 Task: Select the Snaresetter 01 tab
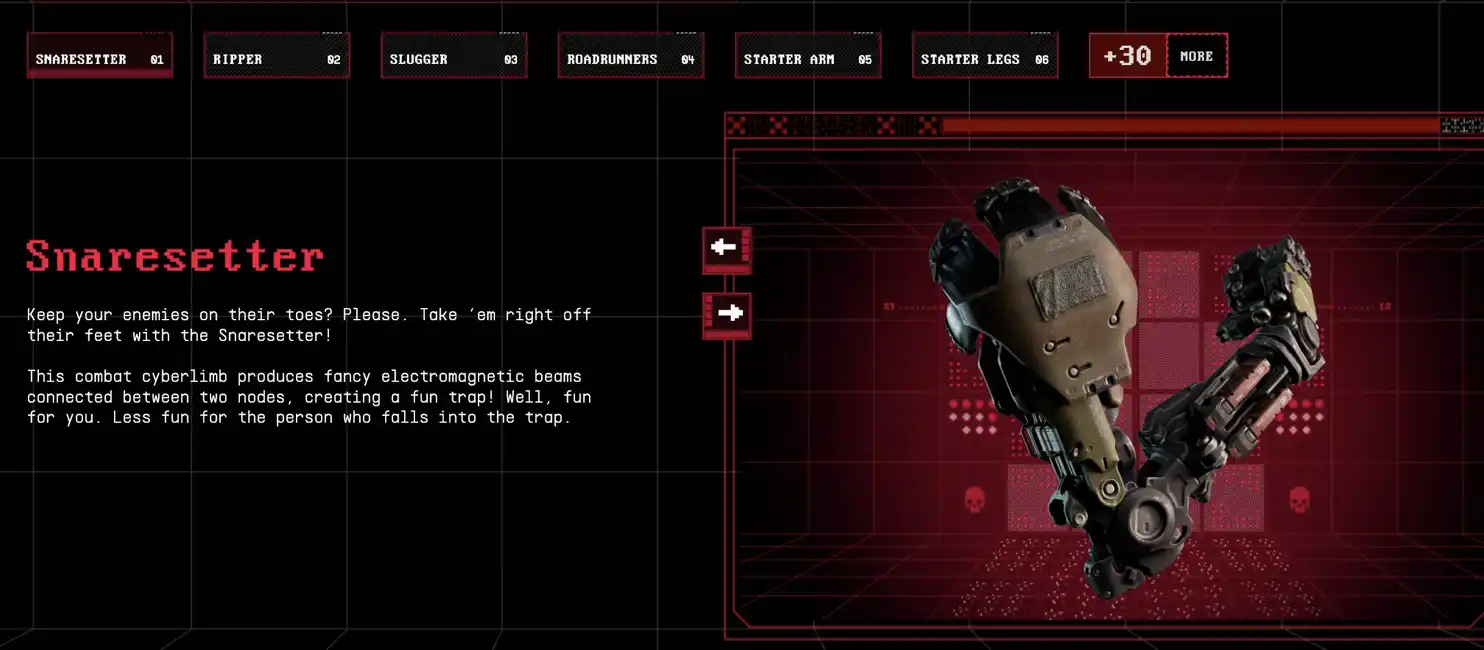tap(100, 56)
